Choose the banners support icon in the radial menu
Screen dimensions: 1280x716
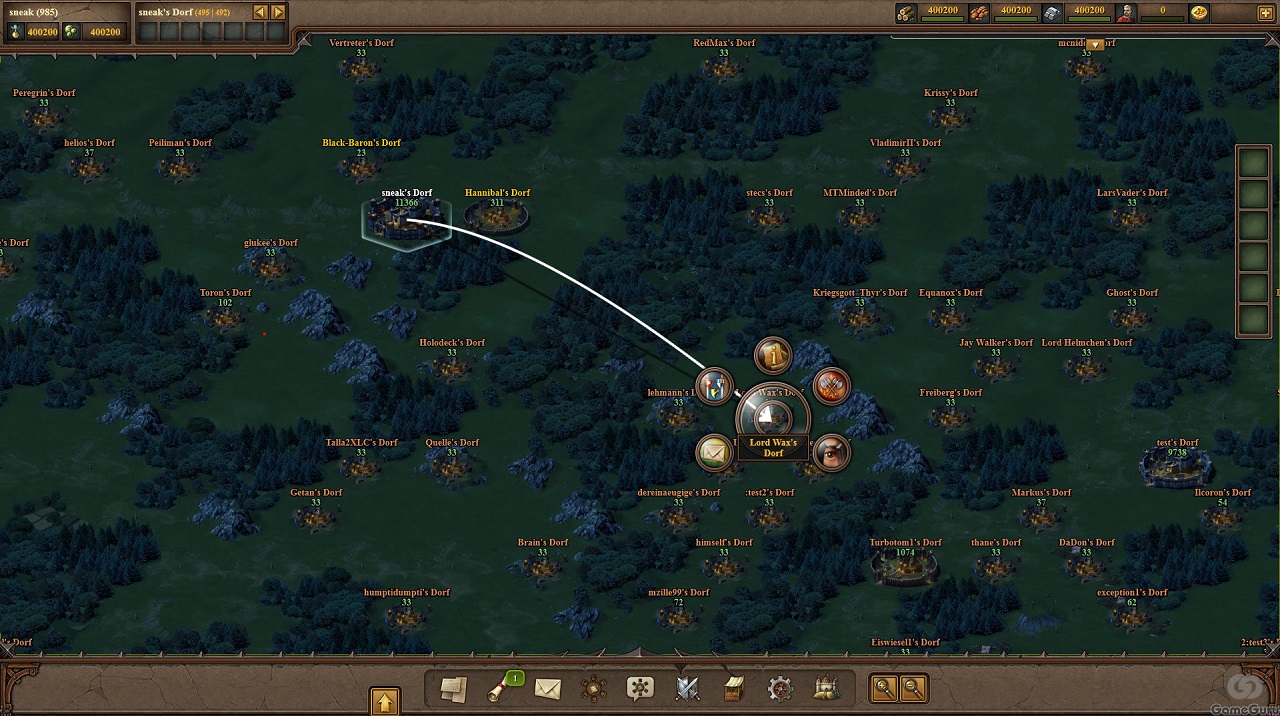[x=714, y=386]
